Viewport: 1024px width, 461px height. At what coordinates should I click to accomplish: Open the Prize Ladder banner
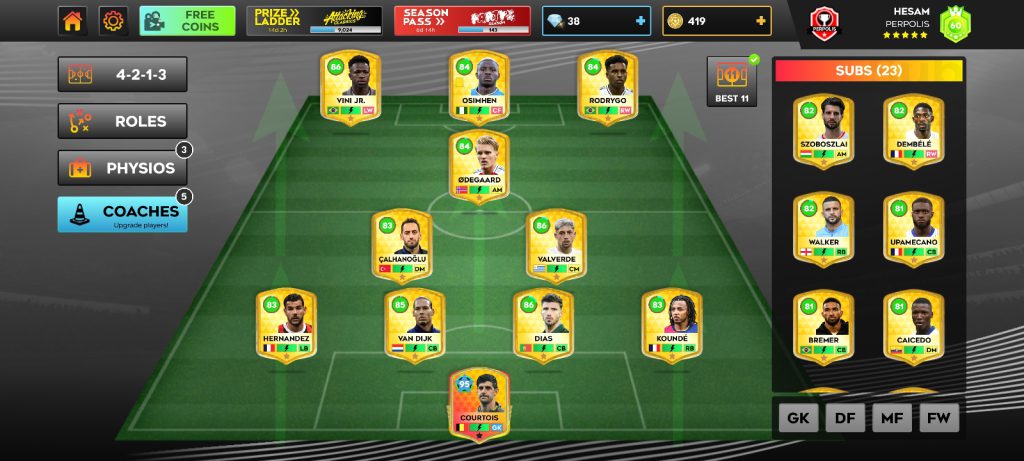[x=314, y=21]
